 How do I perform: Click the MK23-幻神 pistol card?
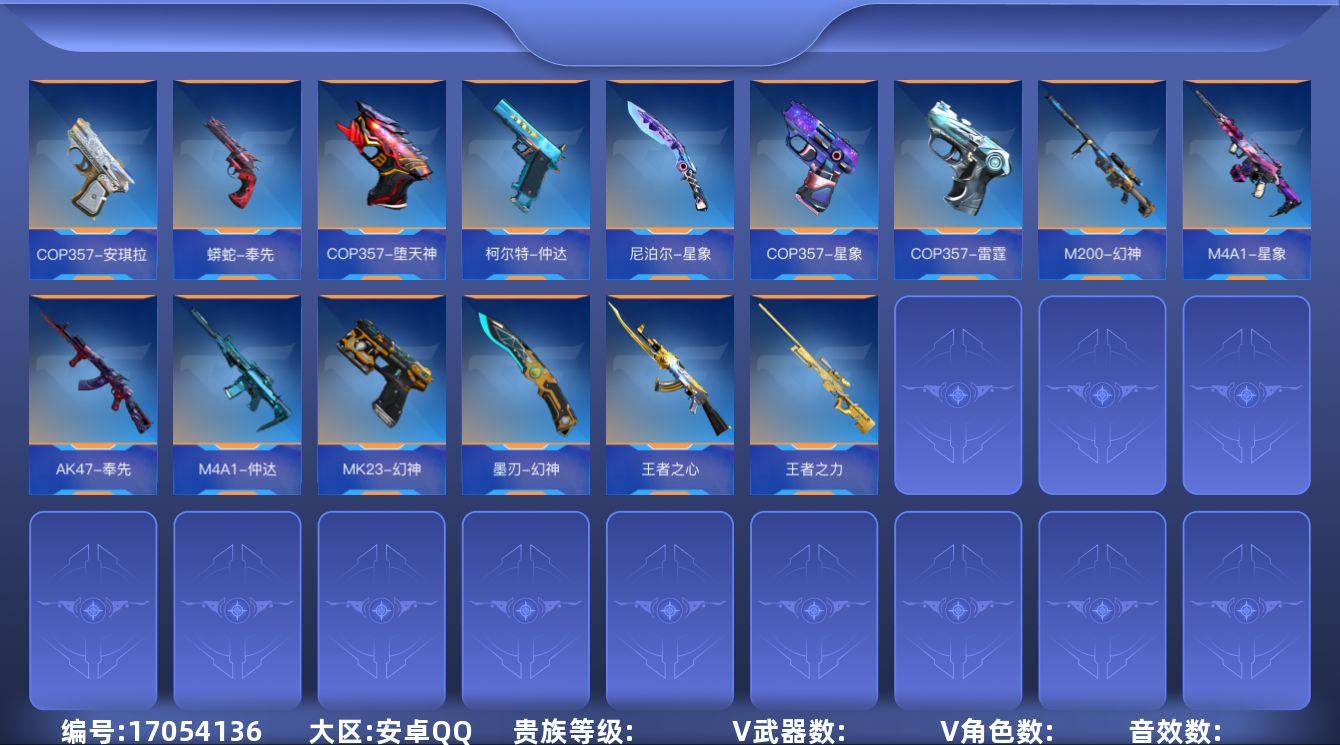click(x=381, y=390)
